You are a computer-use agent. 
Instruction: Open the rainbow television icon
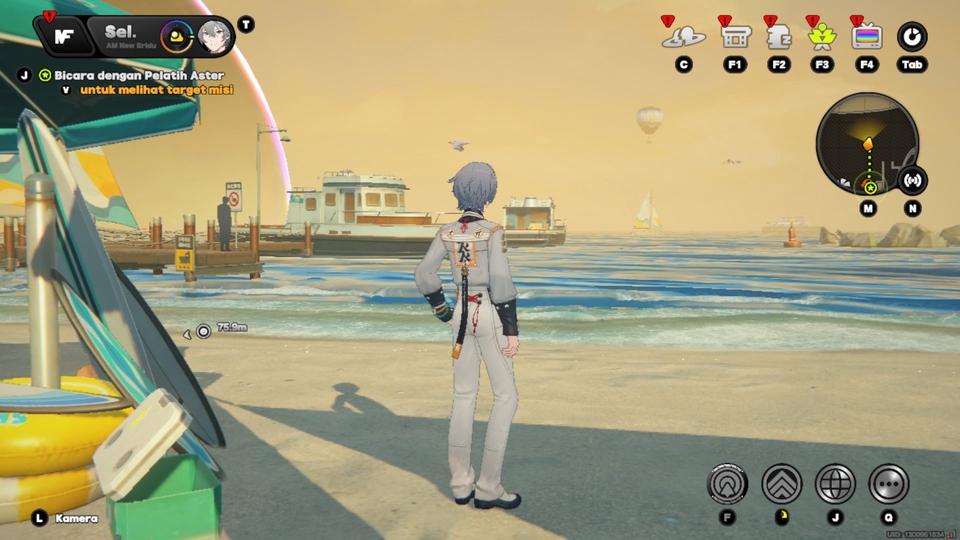[867, 37]
